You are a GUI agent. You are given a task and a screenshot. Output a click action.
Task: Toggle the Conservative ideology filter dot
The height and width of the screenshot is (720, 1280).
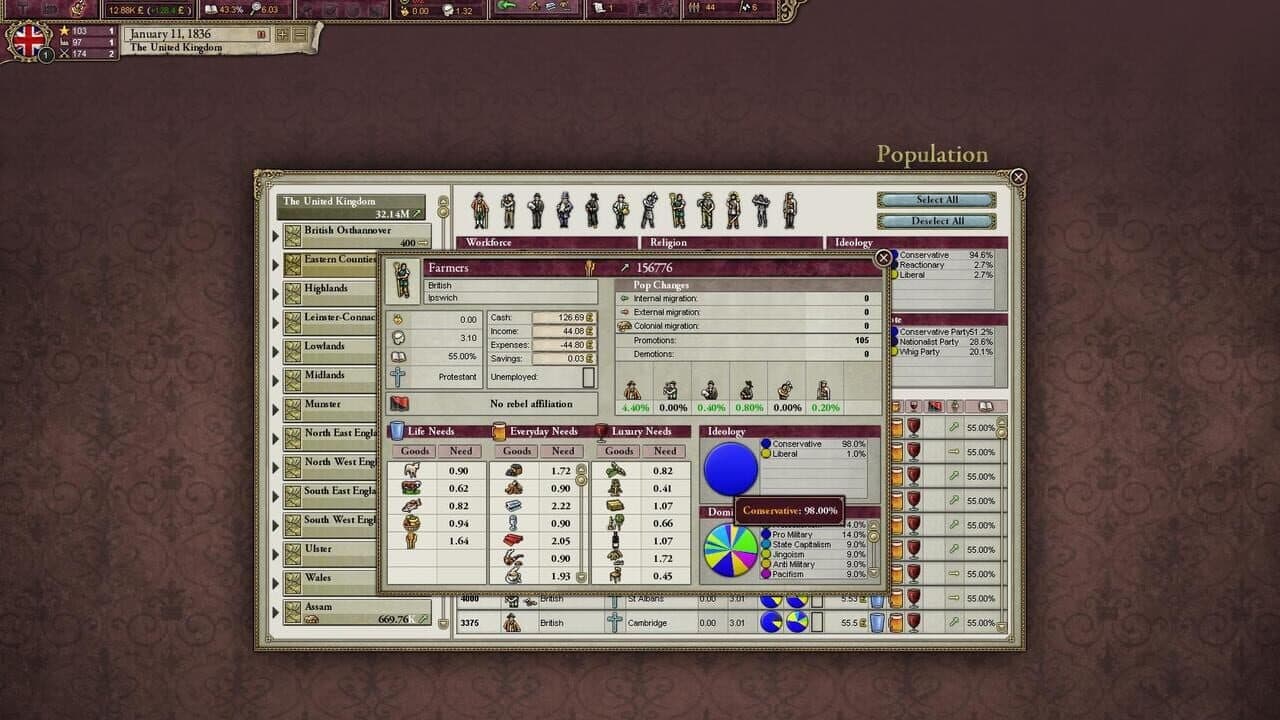coord(894,255)
